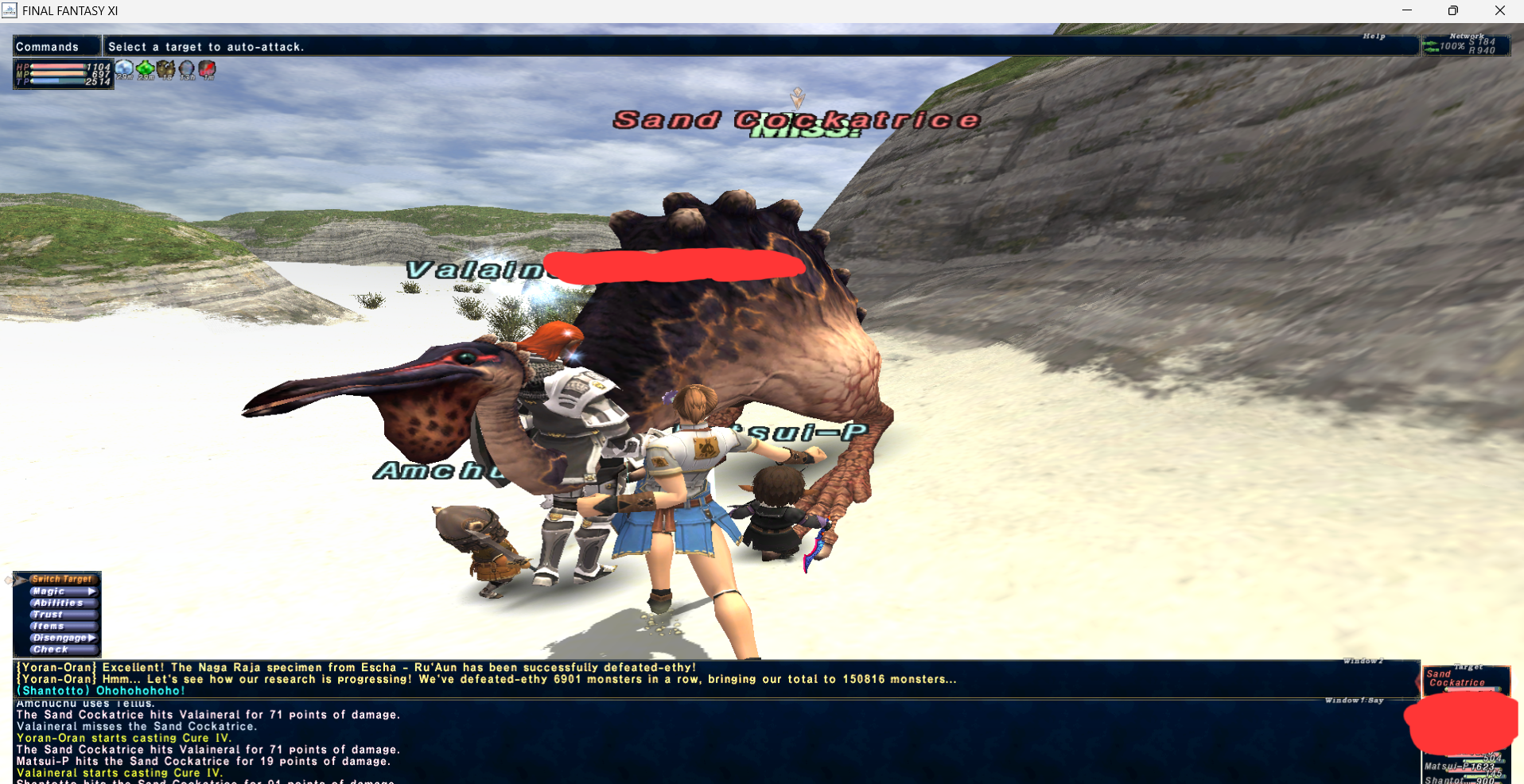The width and height of the screenshot is (1524, 784).
Task: Minimize the game window
Action: [1407, 10]
